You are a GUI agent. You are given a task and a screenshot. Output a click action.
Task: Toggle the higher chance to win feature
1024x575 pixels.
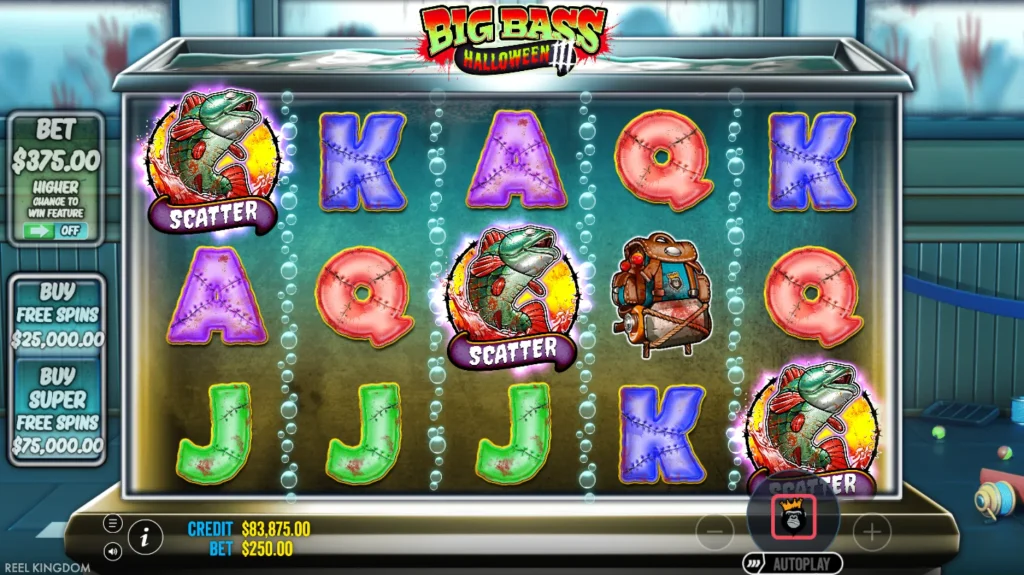56,231
